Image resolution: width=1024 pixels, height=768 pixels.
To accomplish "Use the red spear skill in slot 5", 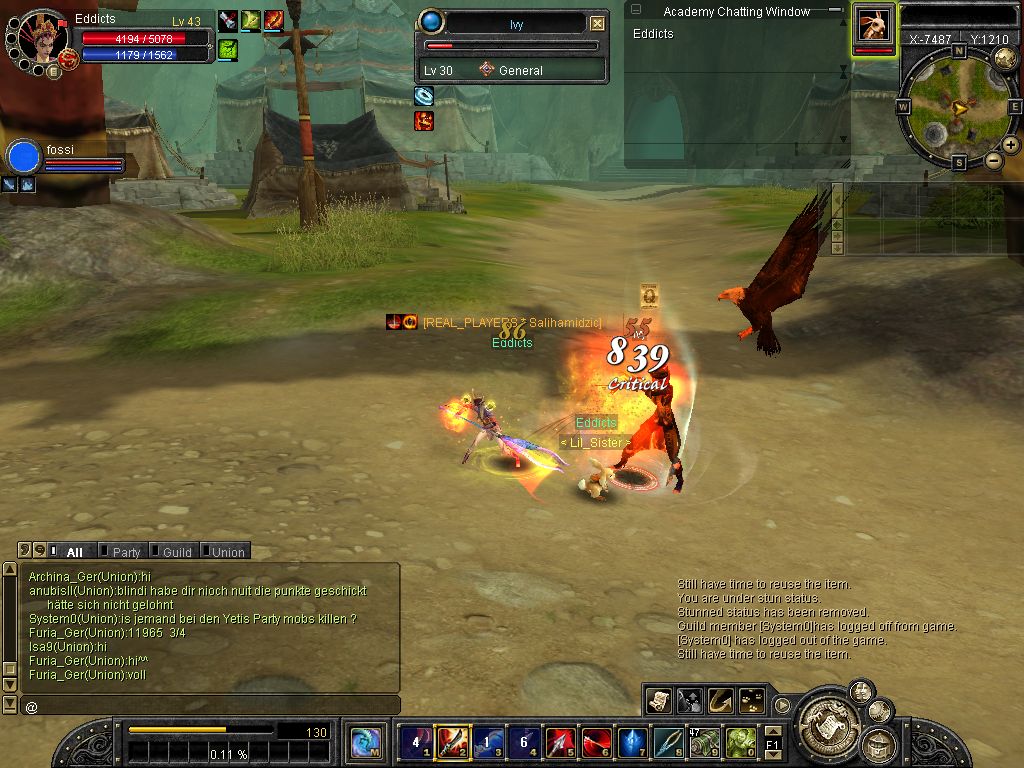I will tap(561, 742).
